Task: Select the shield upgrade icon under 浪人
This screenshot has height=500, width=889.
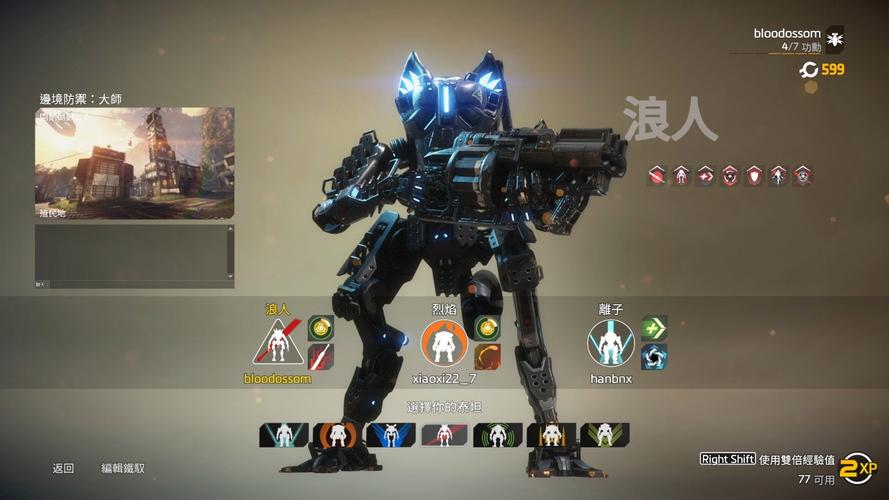Action: point(752,175)
